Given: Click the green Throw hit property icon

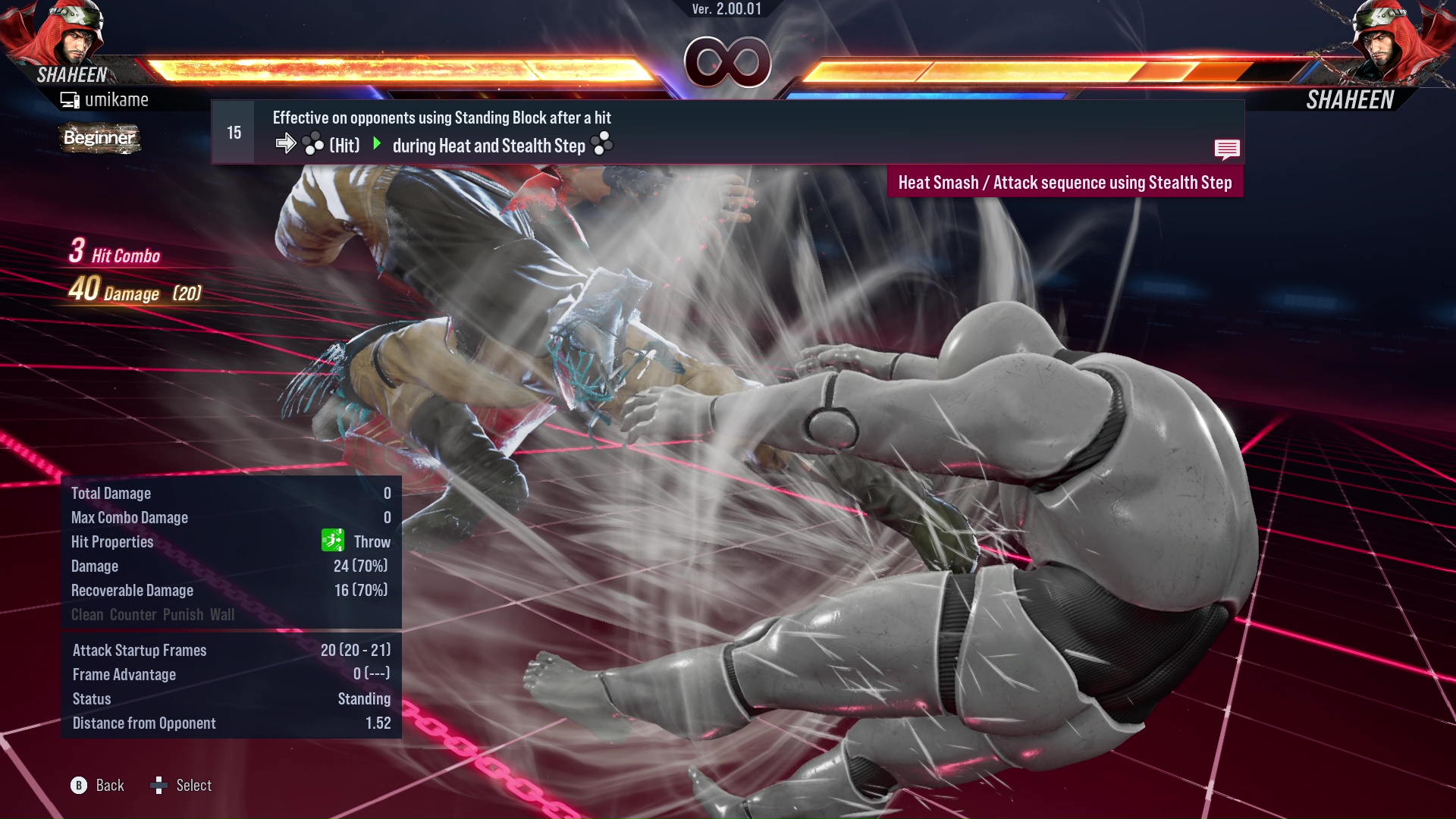Looking at the screenshot, I should pyautogui.click(x=332, y=541).
